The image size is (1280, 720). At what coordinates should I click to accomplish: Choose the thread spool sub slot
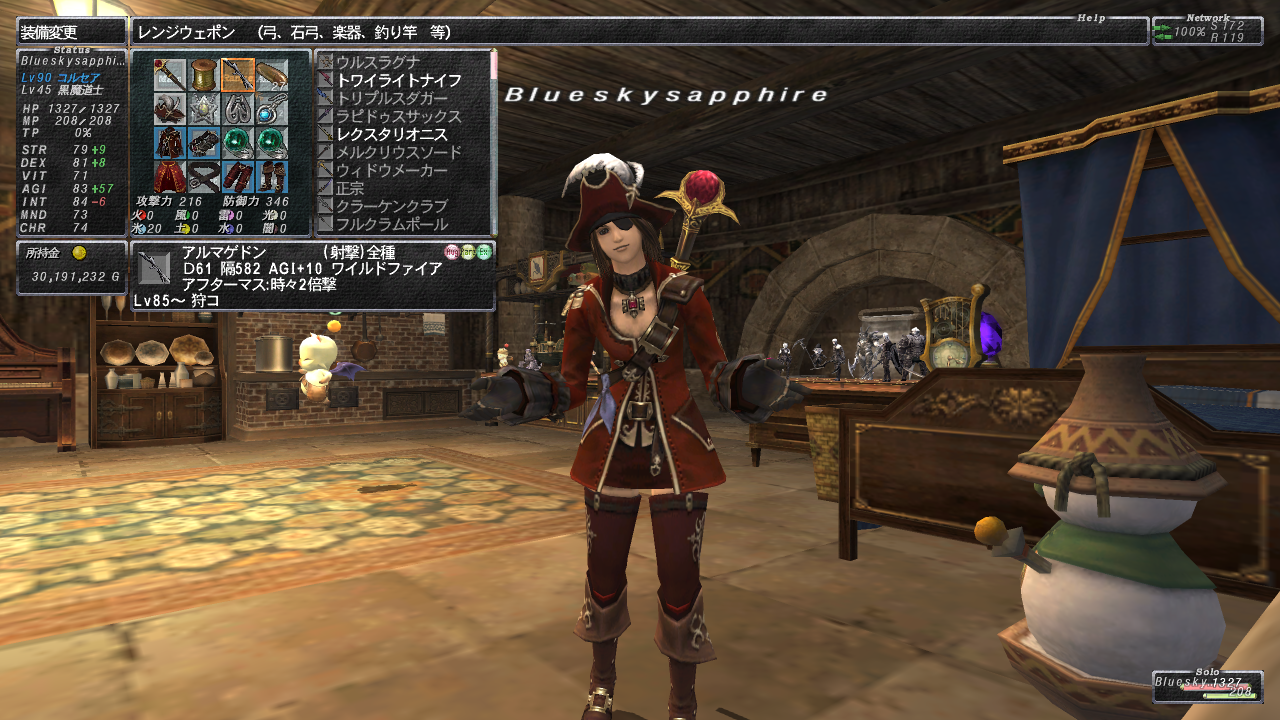pyautogui.click(x=204, y=74)
